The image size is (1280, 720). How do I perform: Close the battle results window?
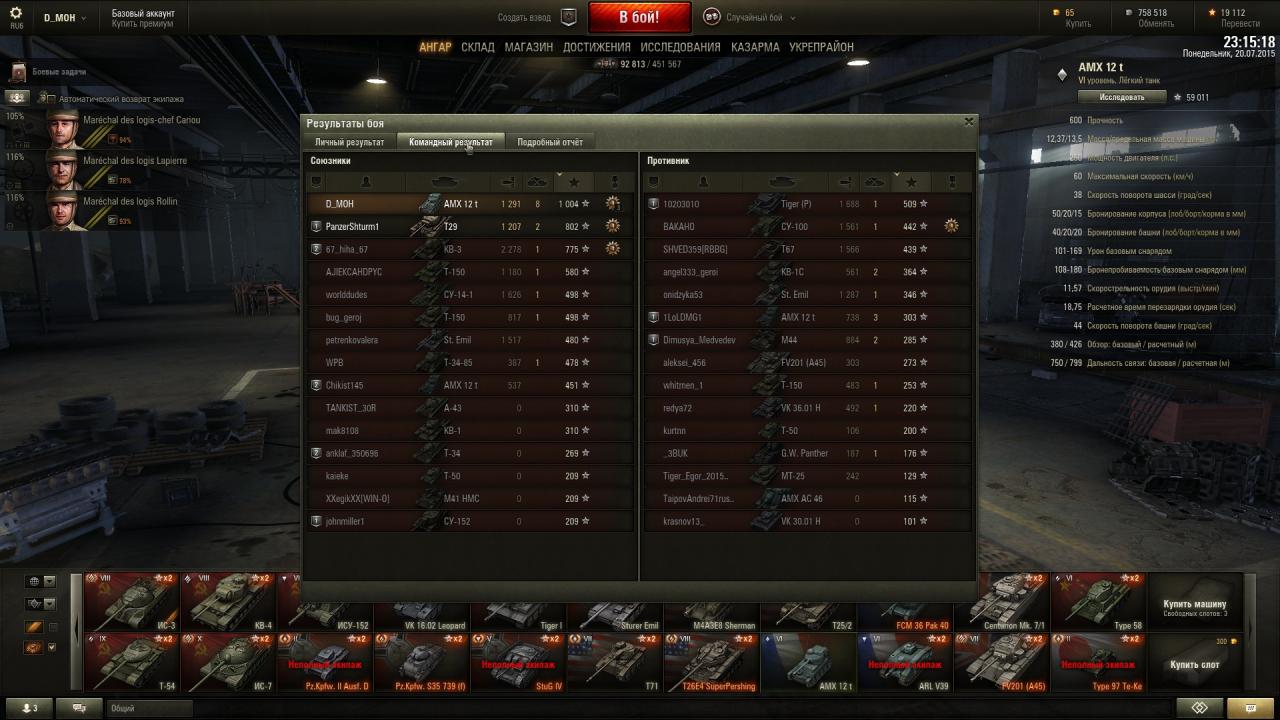[968, 122]
